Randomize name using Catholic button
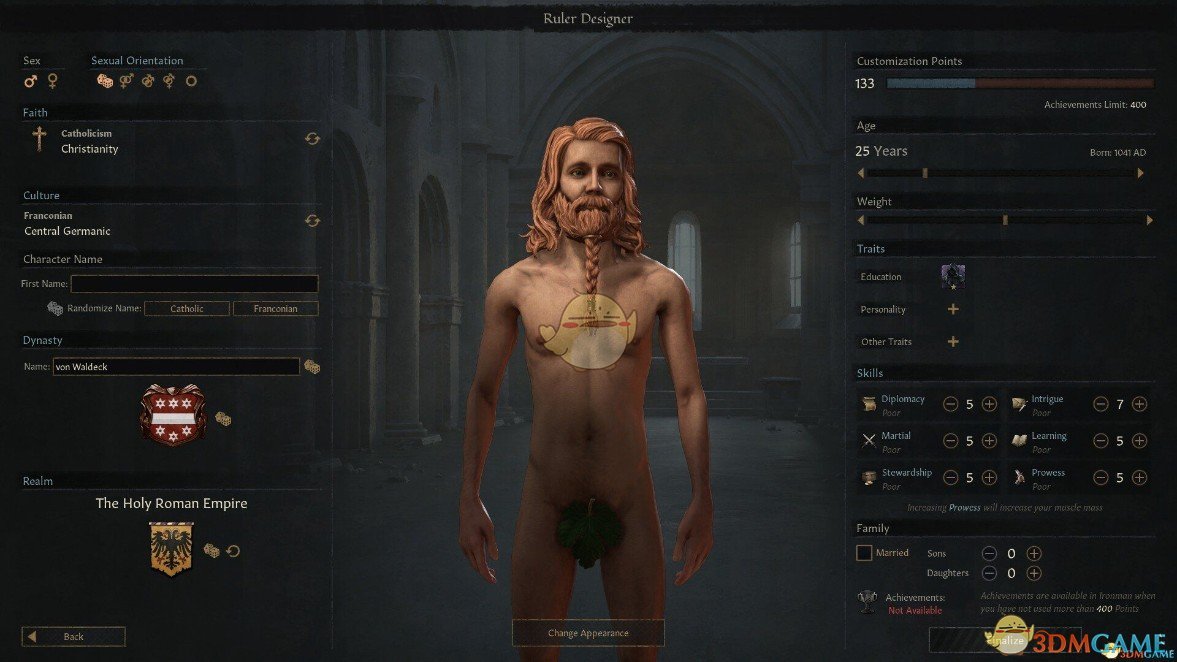This screenshot has width=1177, height=662. click(187, 309)
